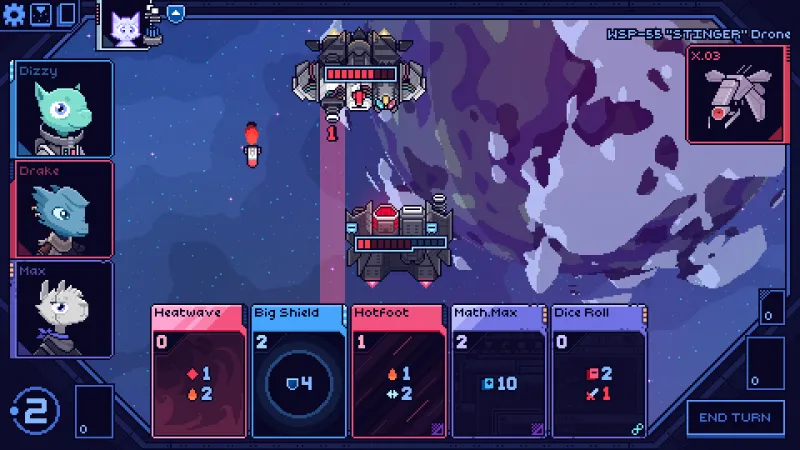View the full deck icon

67,14
